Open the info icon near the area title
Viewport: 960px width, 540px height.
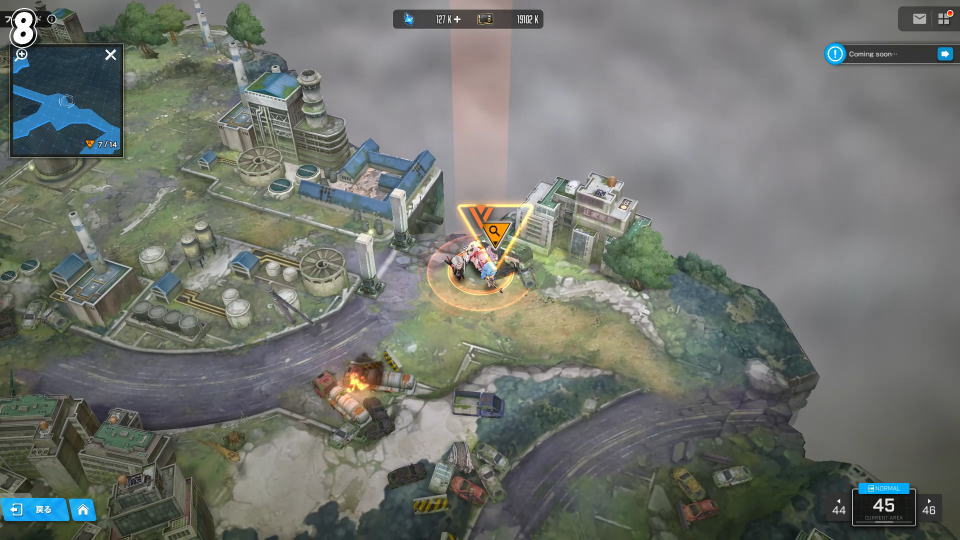point(51,19)
